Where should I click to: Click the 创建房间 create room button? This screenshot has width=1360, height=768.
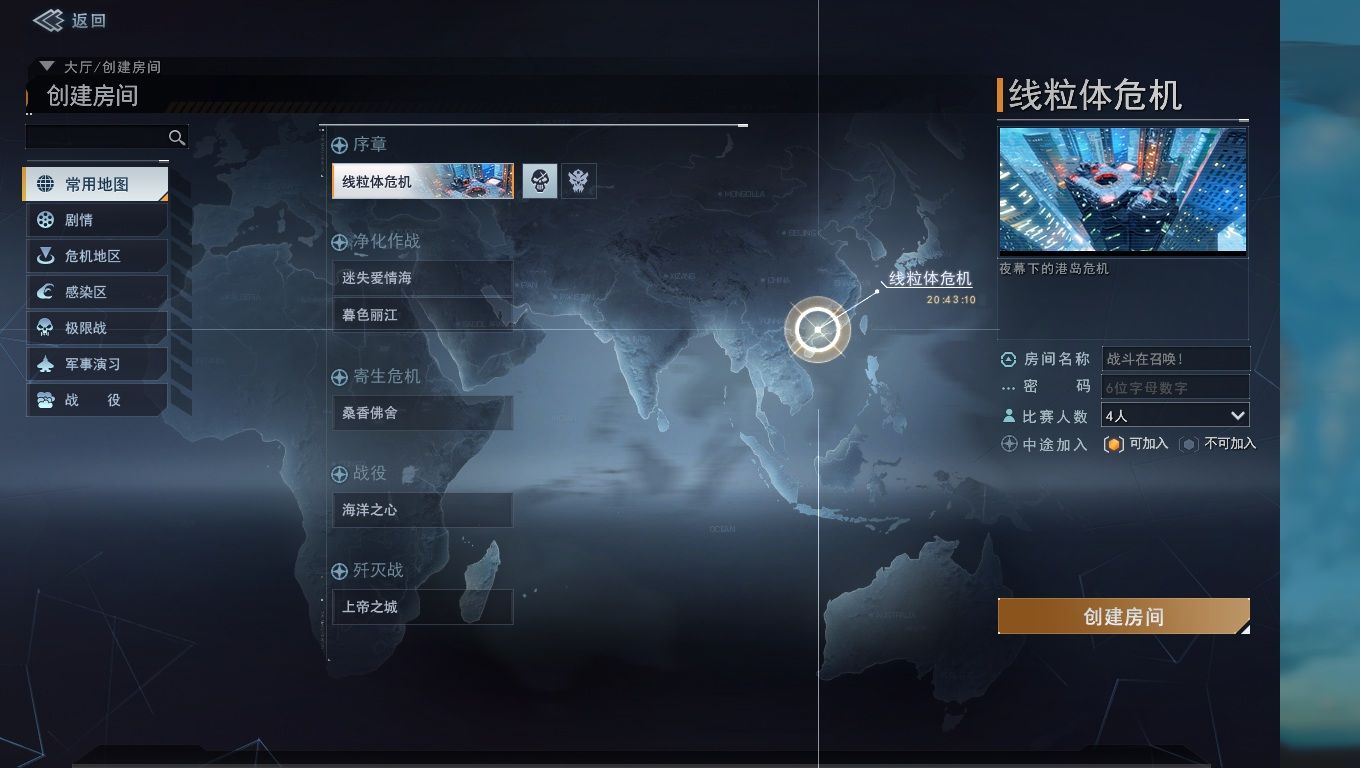click(x=1123, y=616)
